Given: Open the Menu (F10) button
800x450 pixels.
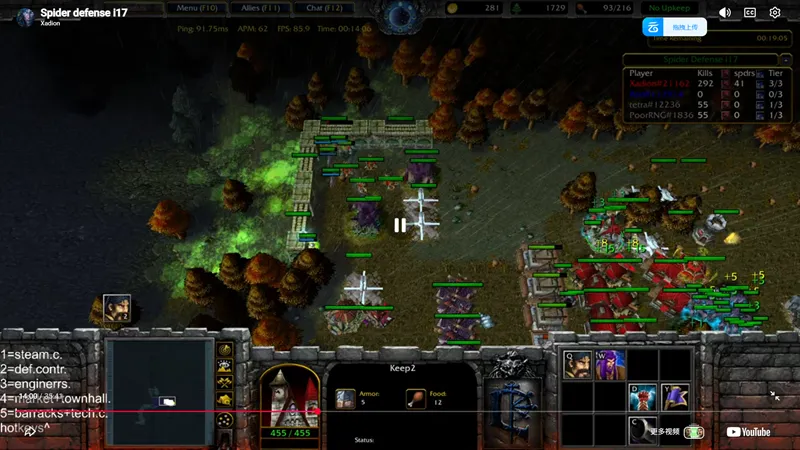Looking at the screenshot, I should pyautogui.click(x=199, y=8).
